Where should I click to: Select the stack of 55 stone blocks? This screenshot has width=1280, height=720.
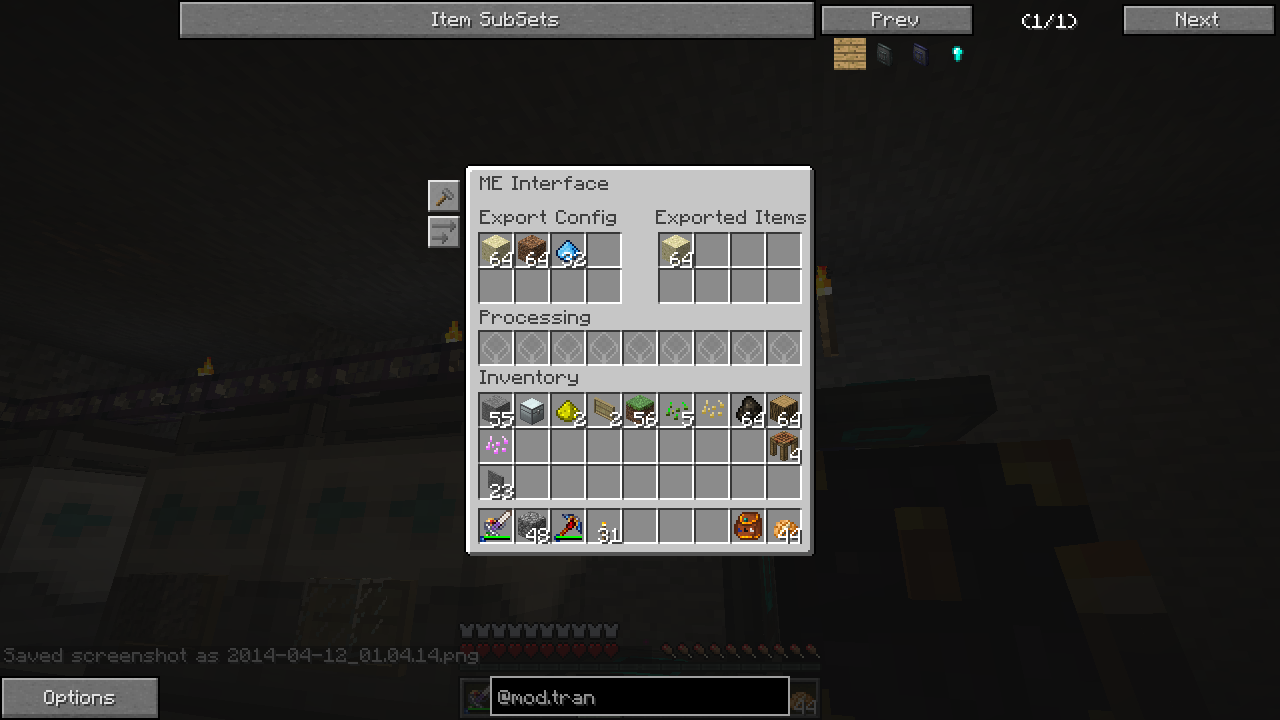[496, 410]
